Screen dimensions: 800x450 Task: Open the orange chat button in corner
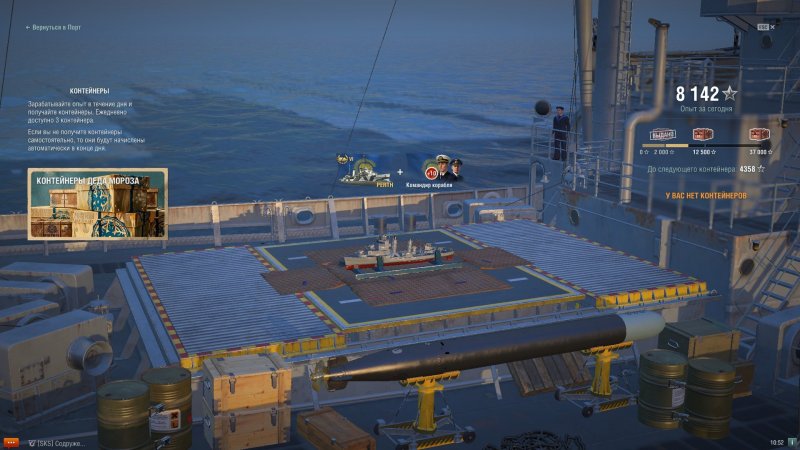pyautogui.click(x=11, y=441)
